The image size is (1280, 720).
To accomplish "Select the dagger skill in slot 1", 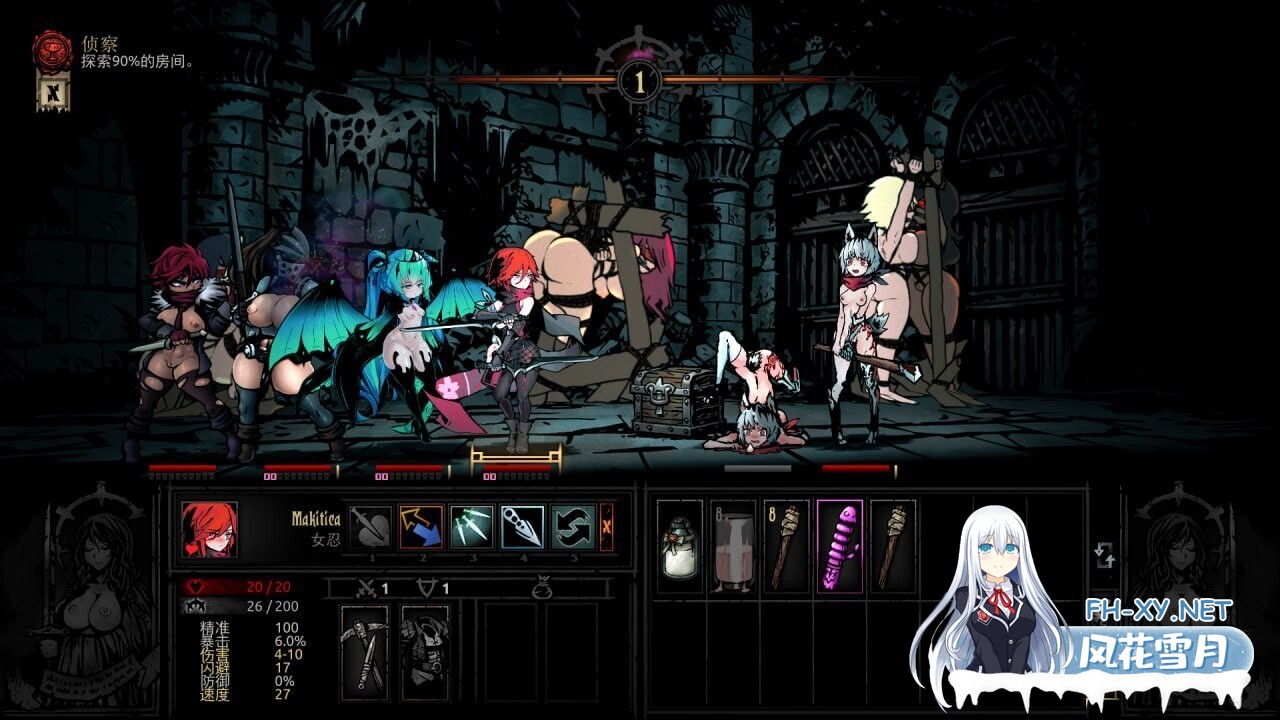I will [421, 524].
